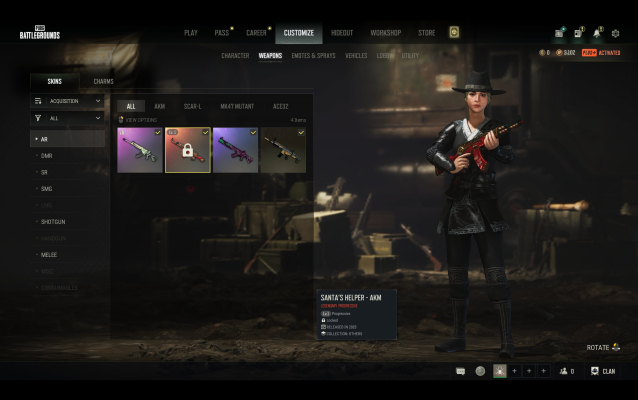Viewport: 638px width, 400px height.
Task: Open the settings gear icon
Action: [616, 33]
